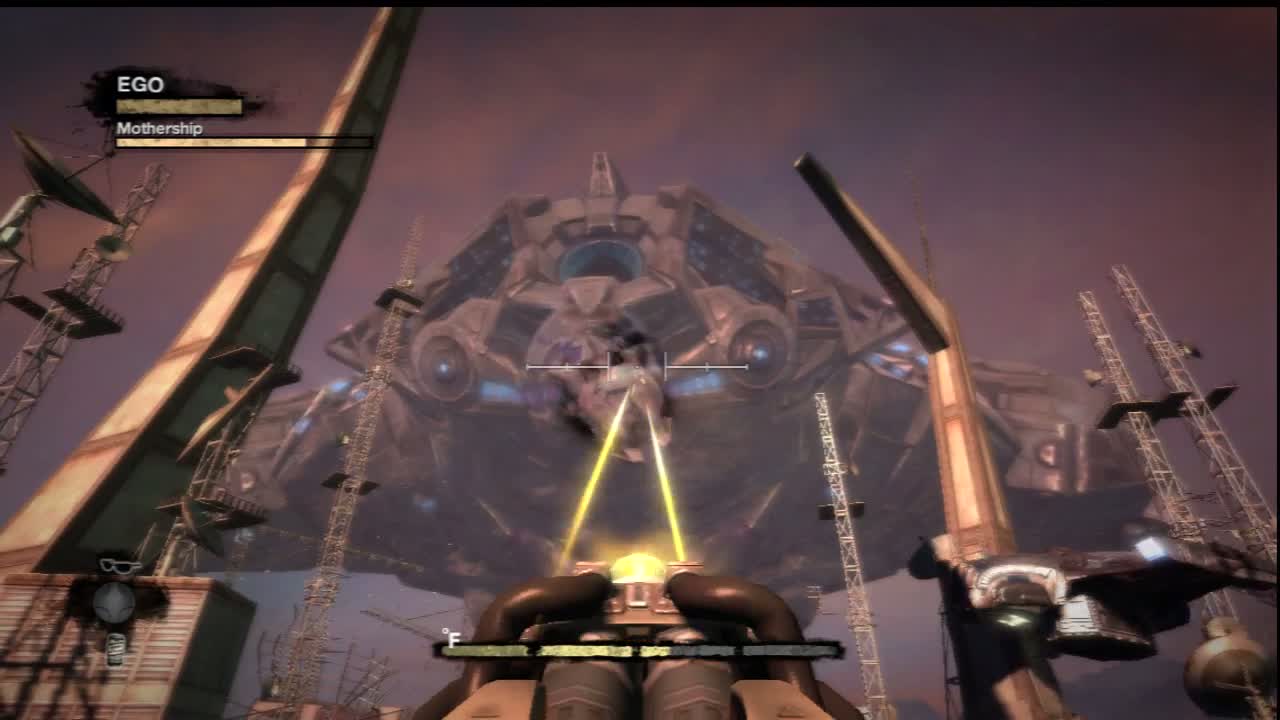
Task: Select the handheld device icon below the d-pad
Action: pos(116,648)
